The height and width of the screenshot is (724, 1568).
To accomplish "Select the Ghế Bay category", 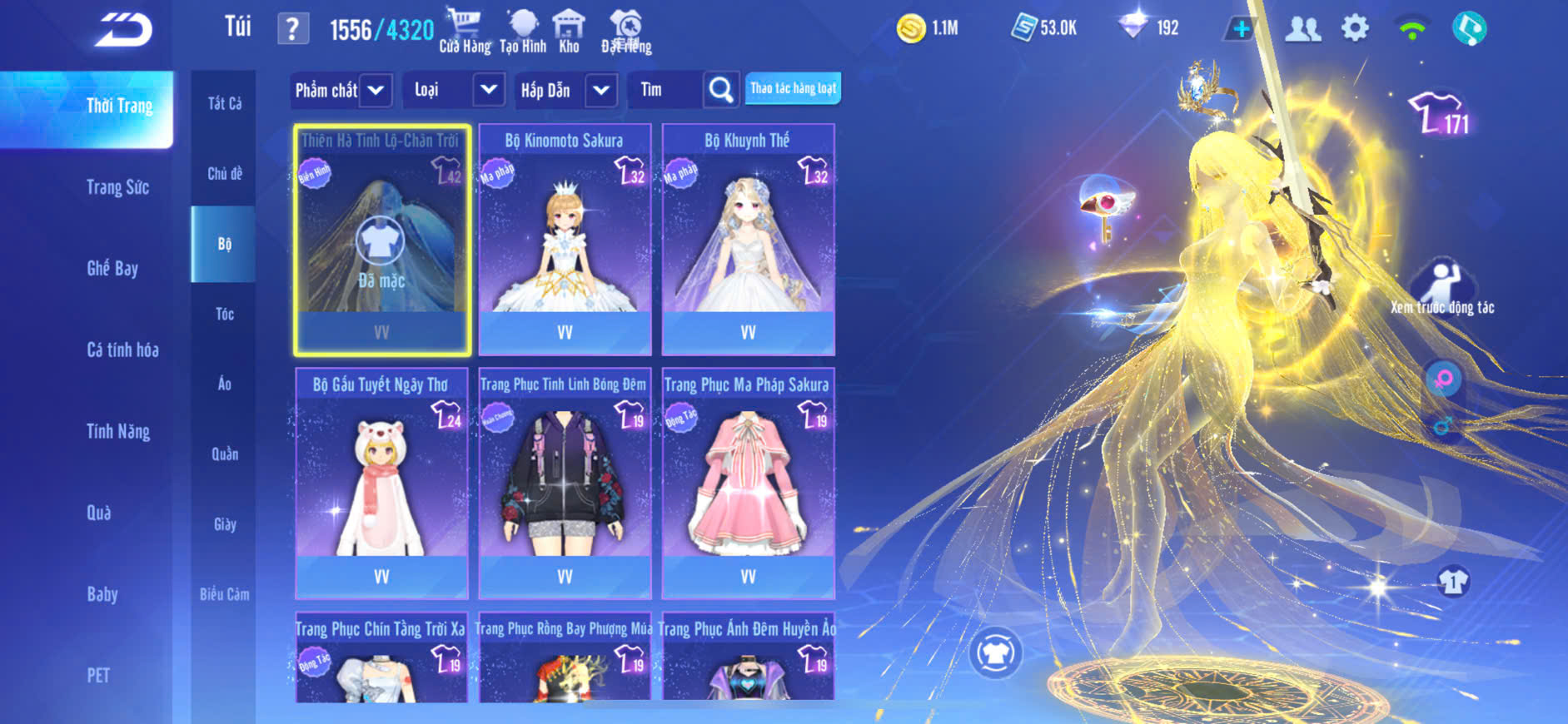I will click(112, 268).
